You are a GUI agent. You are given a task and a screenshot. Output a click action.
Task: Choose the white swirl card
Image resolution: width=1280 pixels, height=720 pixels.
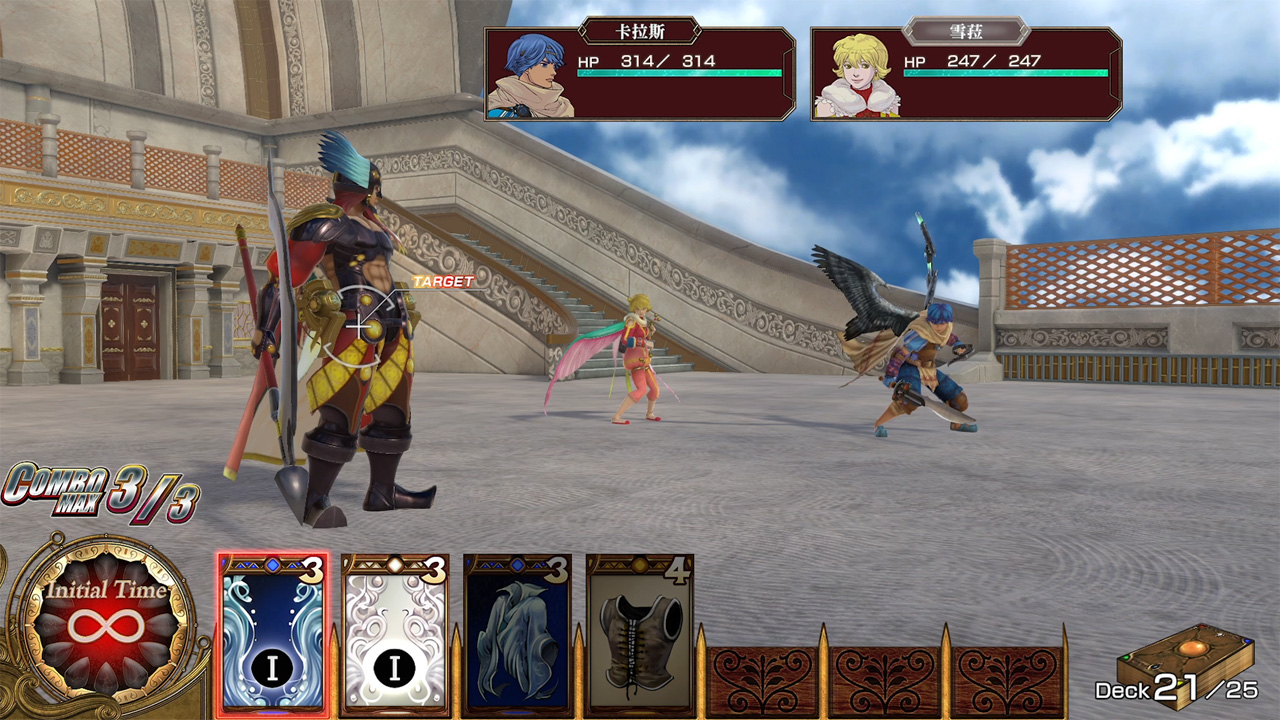click(x=394, y=634)
